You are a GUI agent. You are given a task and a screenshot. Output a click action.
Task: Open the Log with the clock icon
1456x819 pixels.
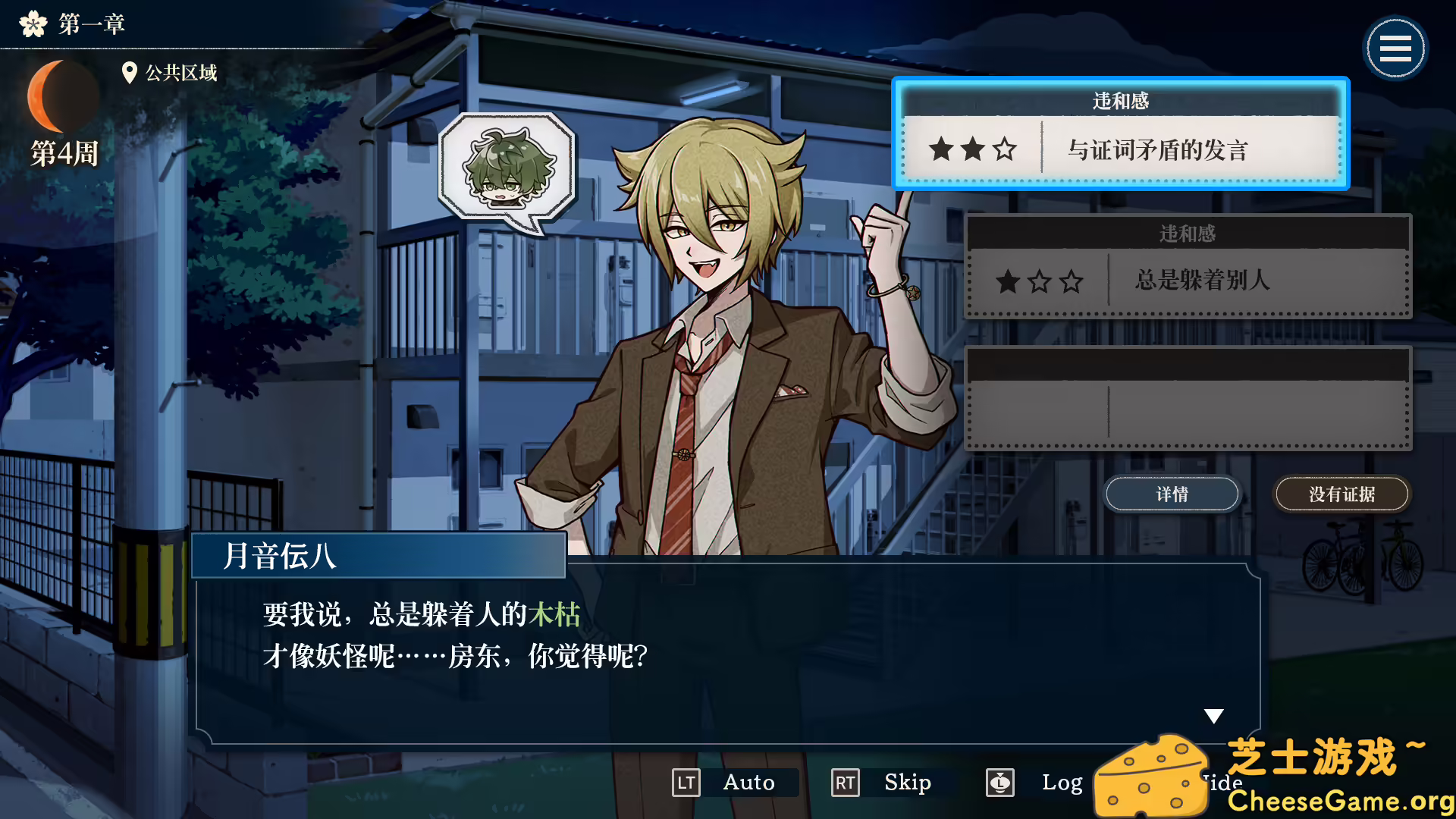tap(1000, 783)
